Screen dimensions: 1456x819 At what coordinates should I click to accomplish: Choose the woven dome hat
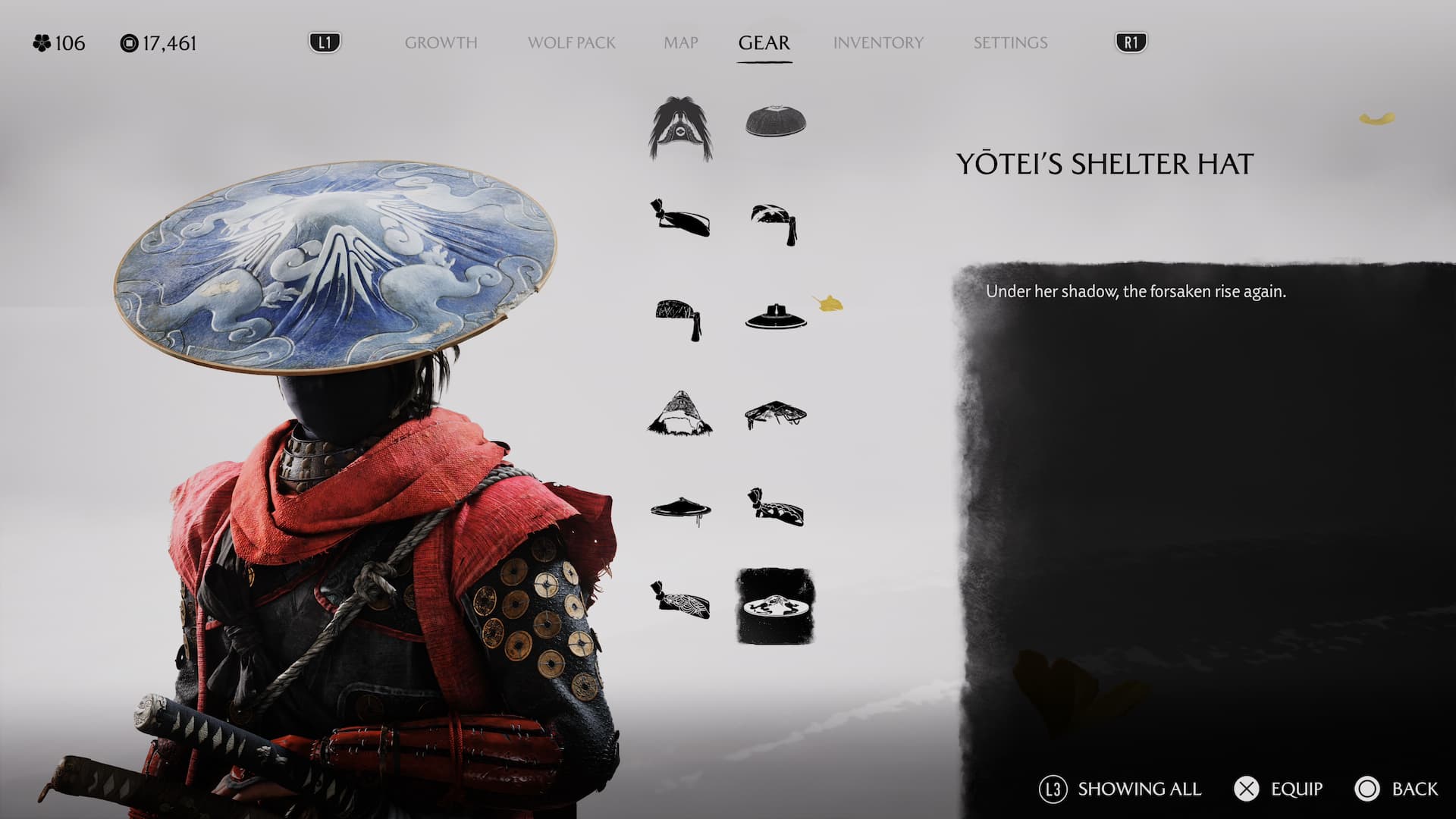(x=775, y=121)
